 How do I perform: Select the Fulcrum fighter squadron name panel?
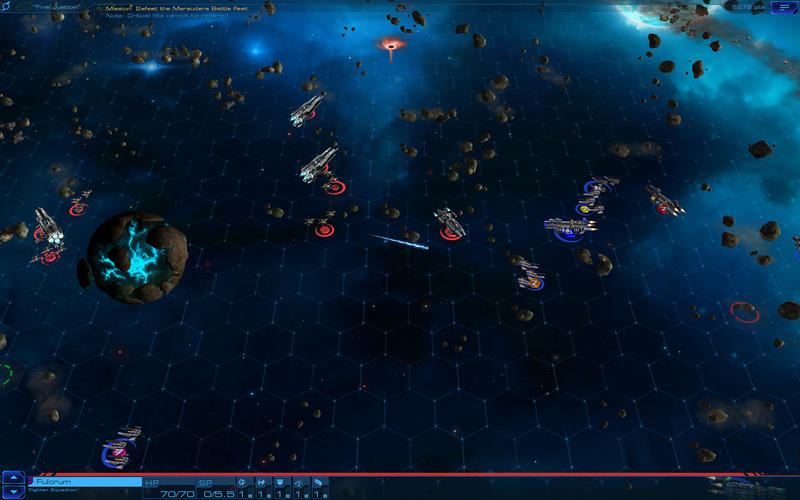point(85,482)
